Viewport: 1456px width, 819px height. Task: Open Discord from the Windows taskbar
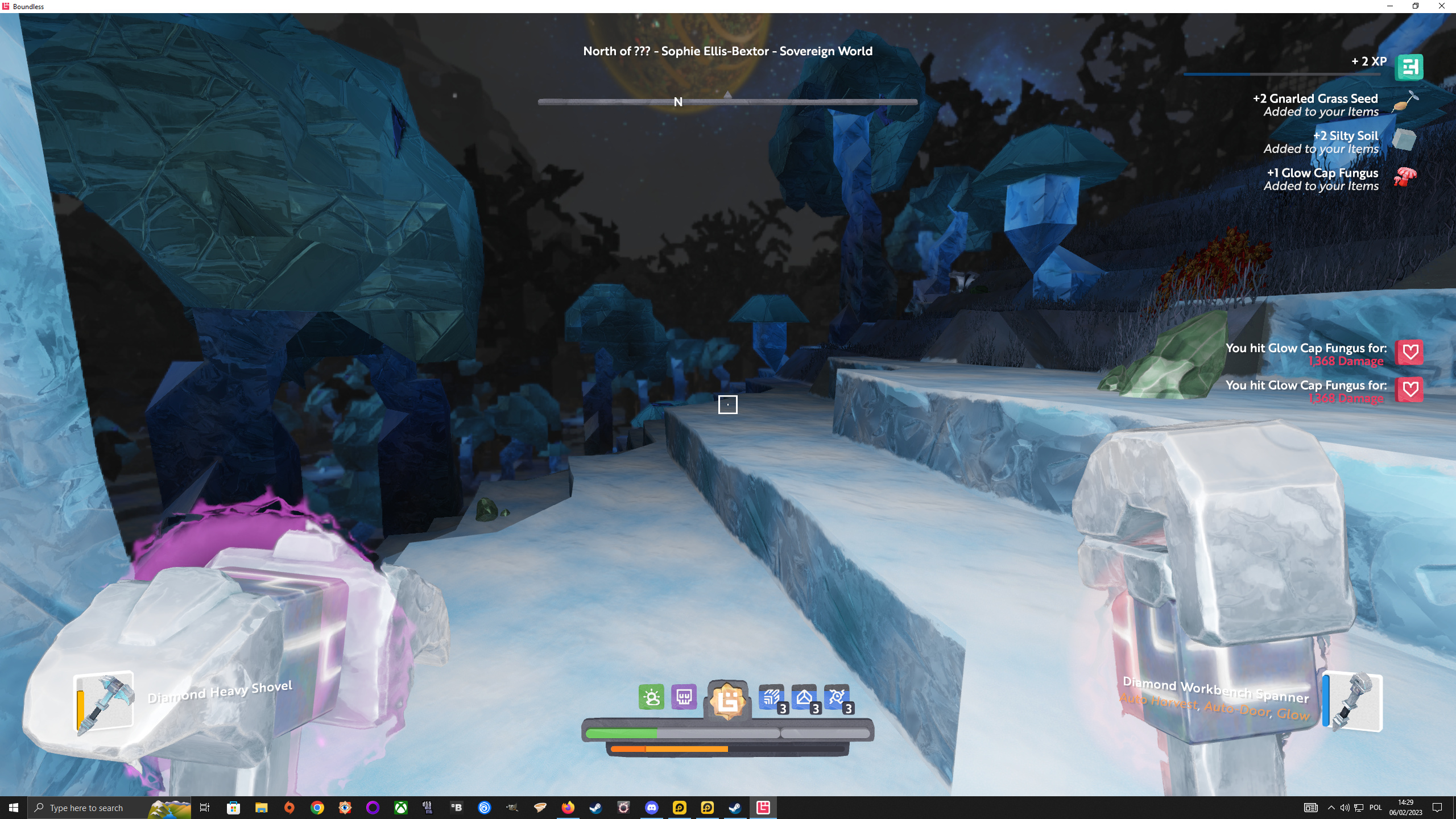point(652,808)
